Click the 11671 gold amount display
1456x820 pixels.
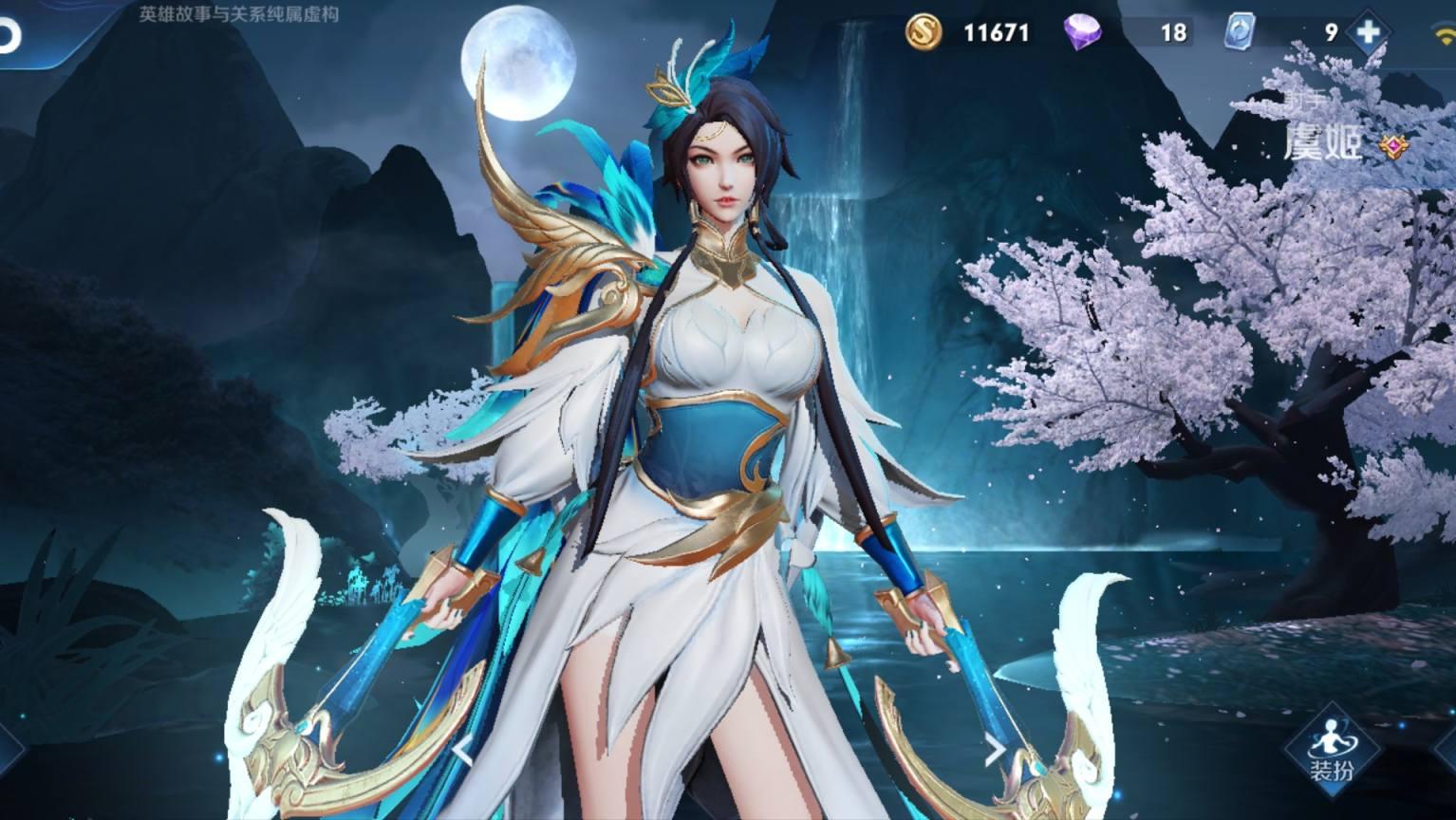997,32
